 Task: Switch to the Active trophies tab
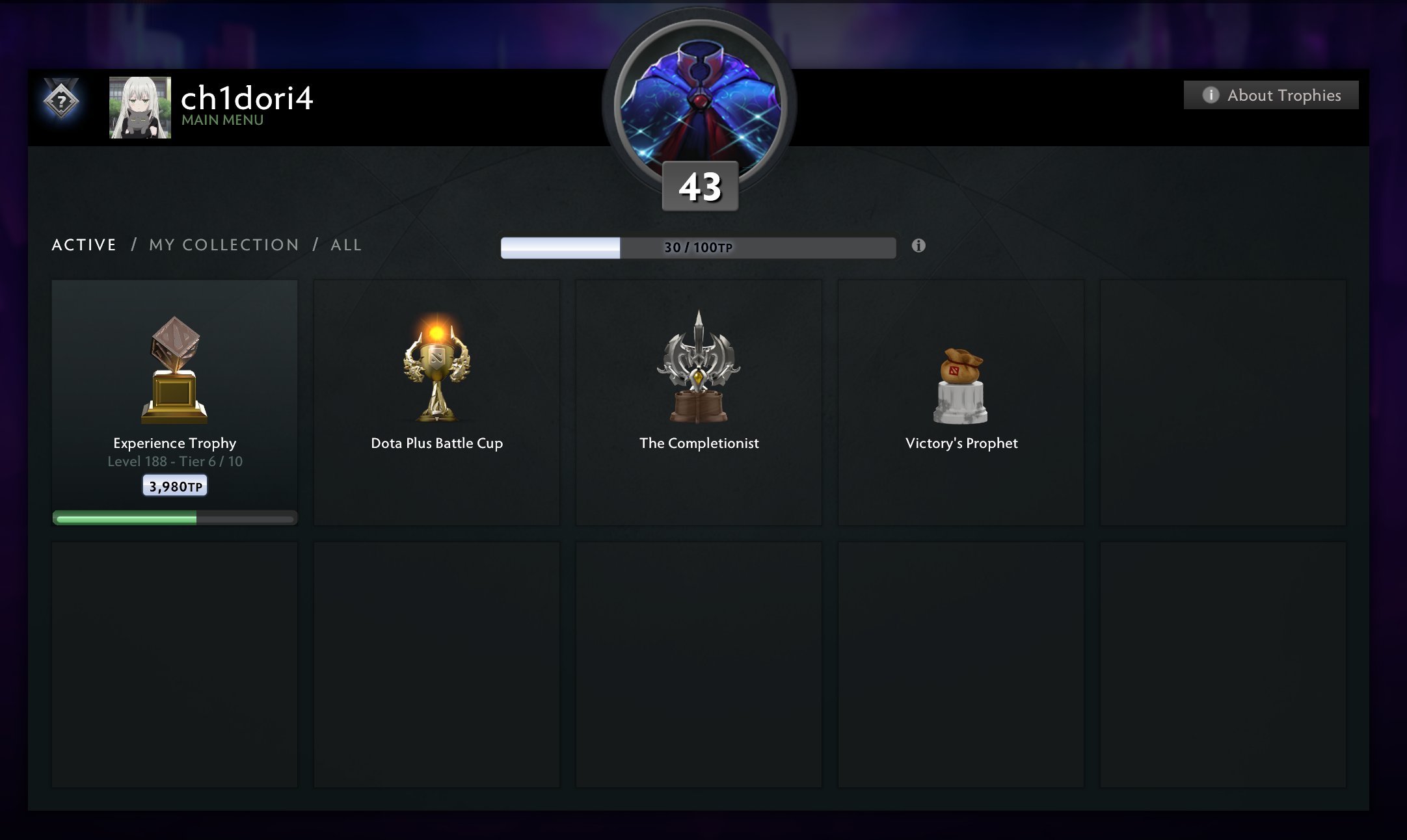pyautogui.click(x=84, y=245)
